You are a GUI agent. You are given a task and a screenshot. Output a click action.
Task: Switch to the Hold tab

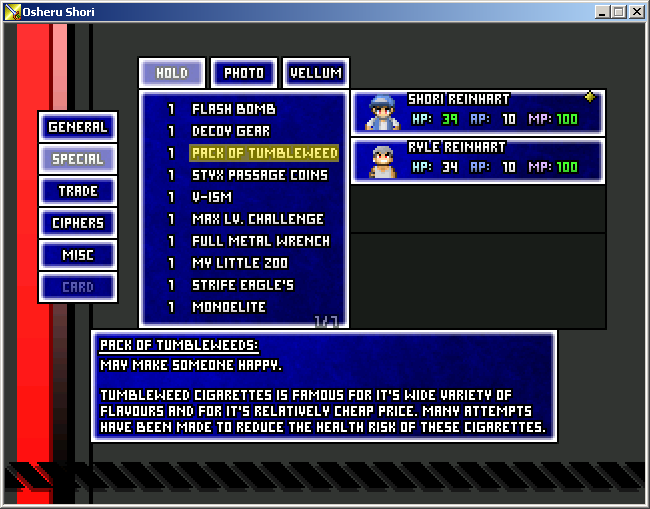(x=172, y=73)
